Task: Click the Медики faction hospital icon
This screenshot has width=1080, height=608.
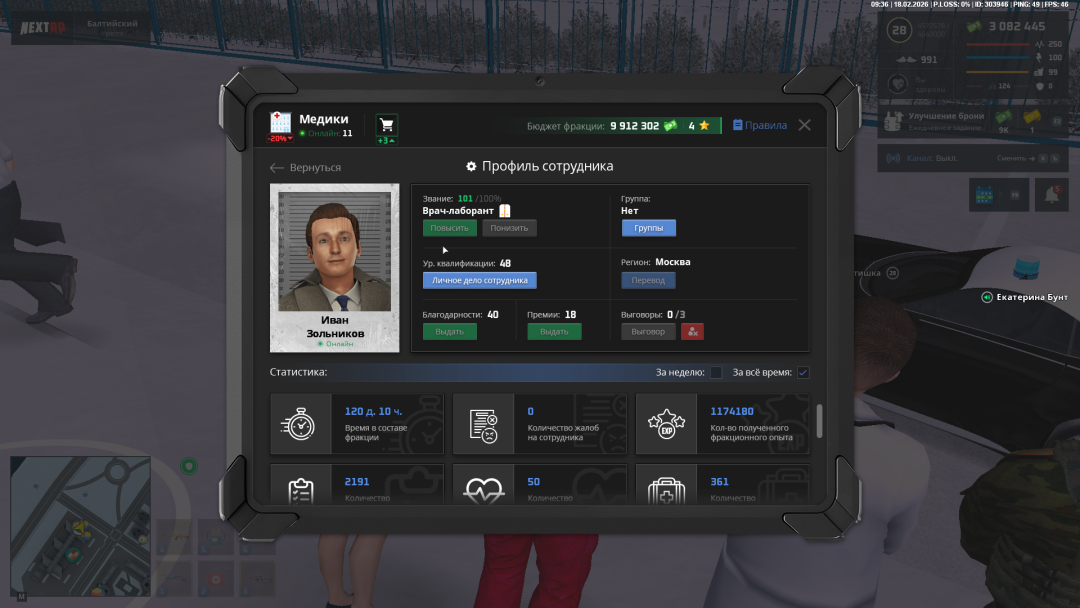Action: coord(280,123)
